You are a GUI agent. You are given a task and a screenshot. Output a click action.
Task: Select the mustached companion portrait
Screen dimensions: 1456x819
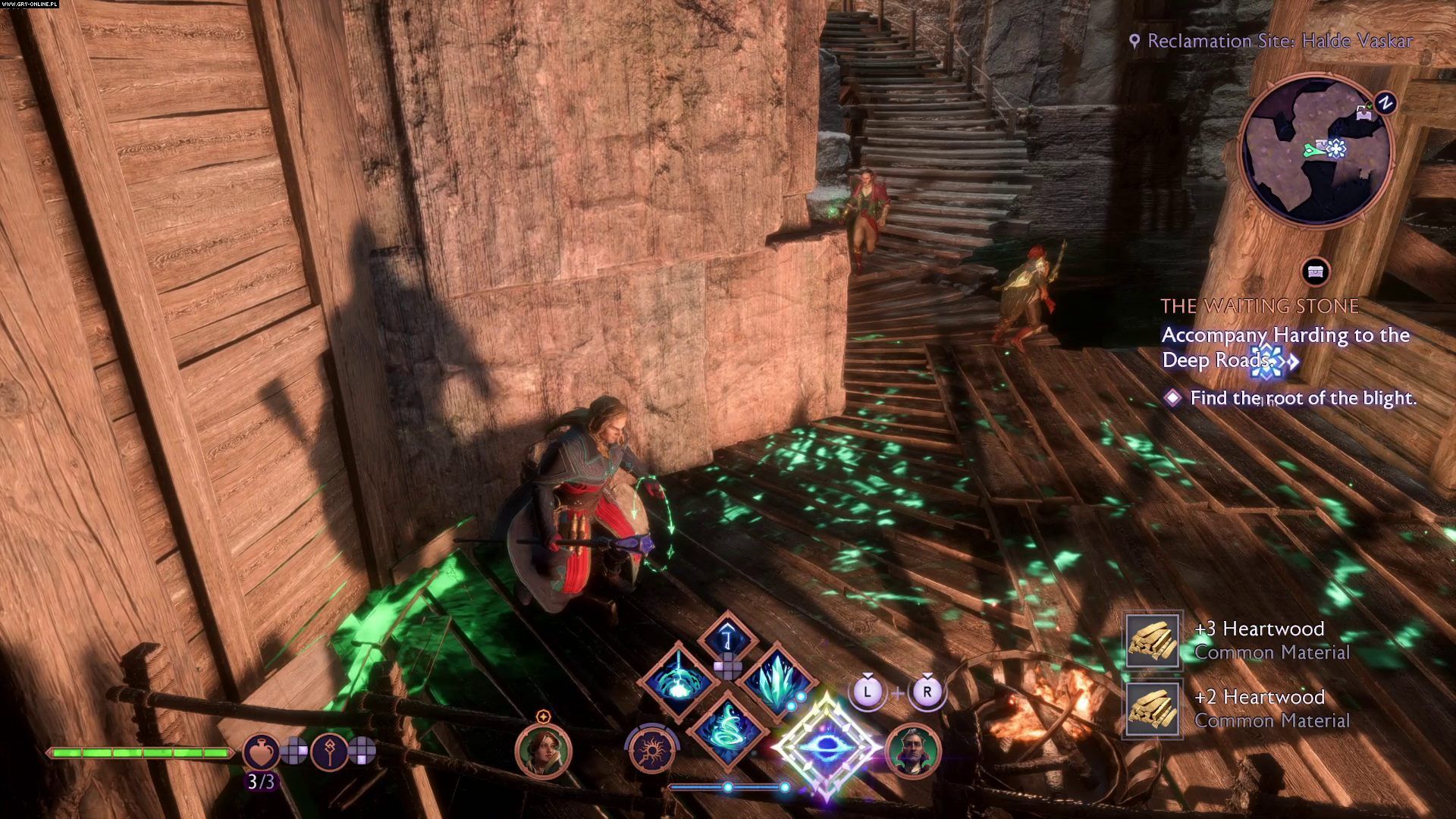(x=913, y=751)
